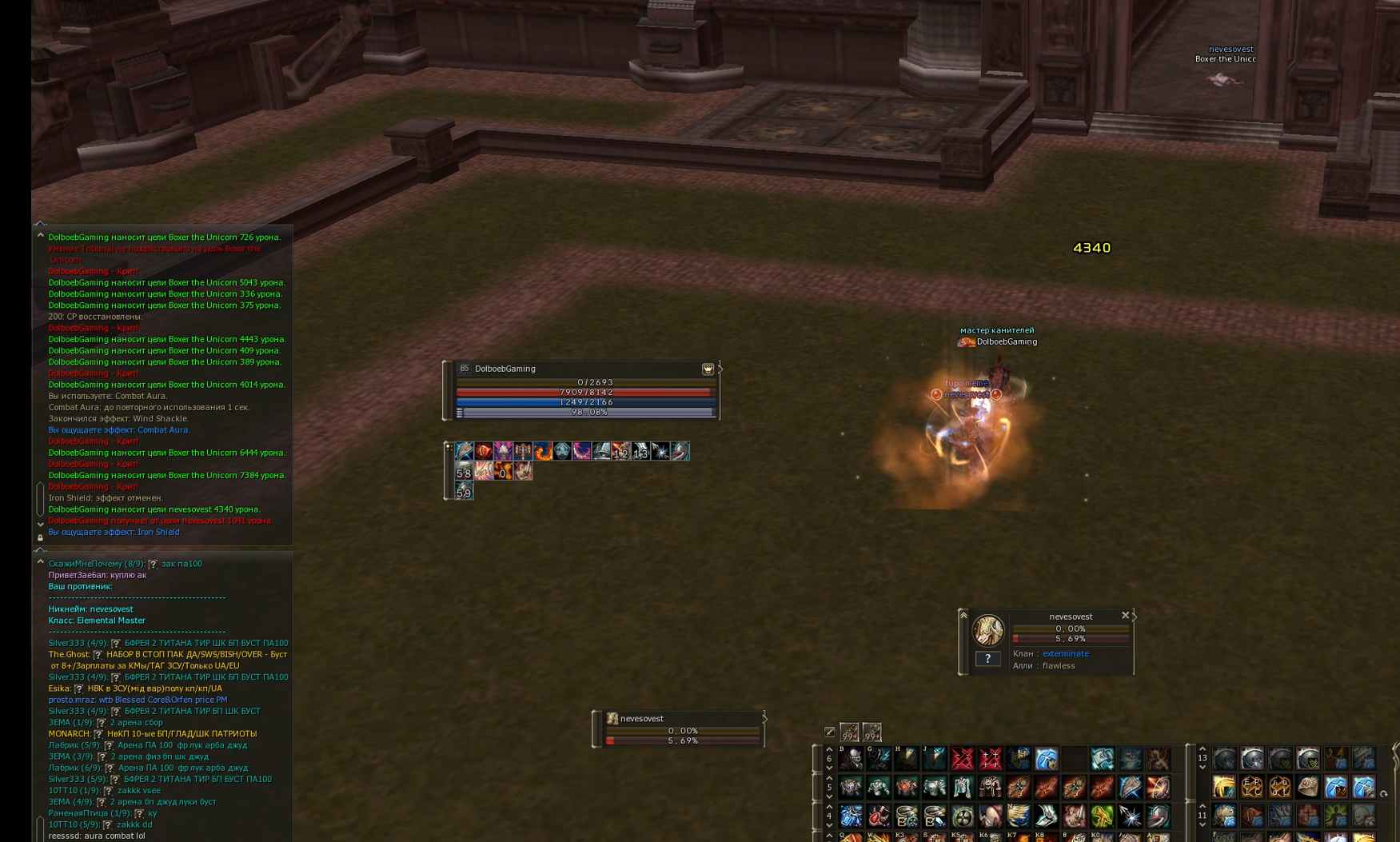Open the exterminate clan link
Viewport: 1400px width, 842px height.
pyautogui.click(x=1065, y=654)
